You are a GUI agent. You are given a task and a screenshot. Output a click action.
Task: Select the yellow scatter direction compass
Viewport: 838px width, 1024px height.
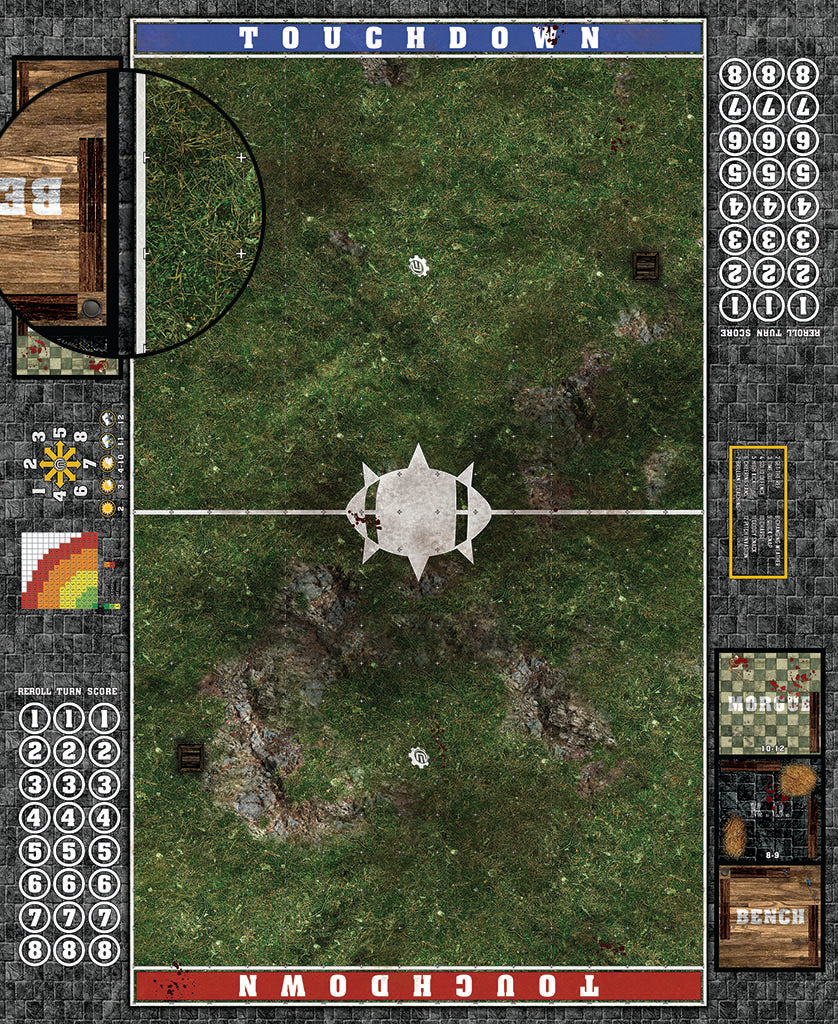pyautogui.click(x=60, y=464)
